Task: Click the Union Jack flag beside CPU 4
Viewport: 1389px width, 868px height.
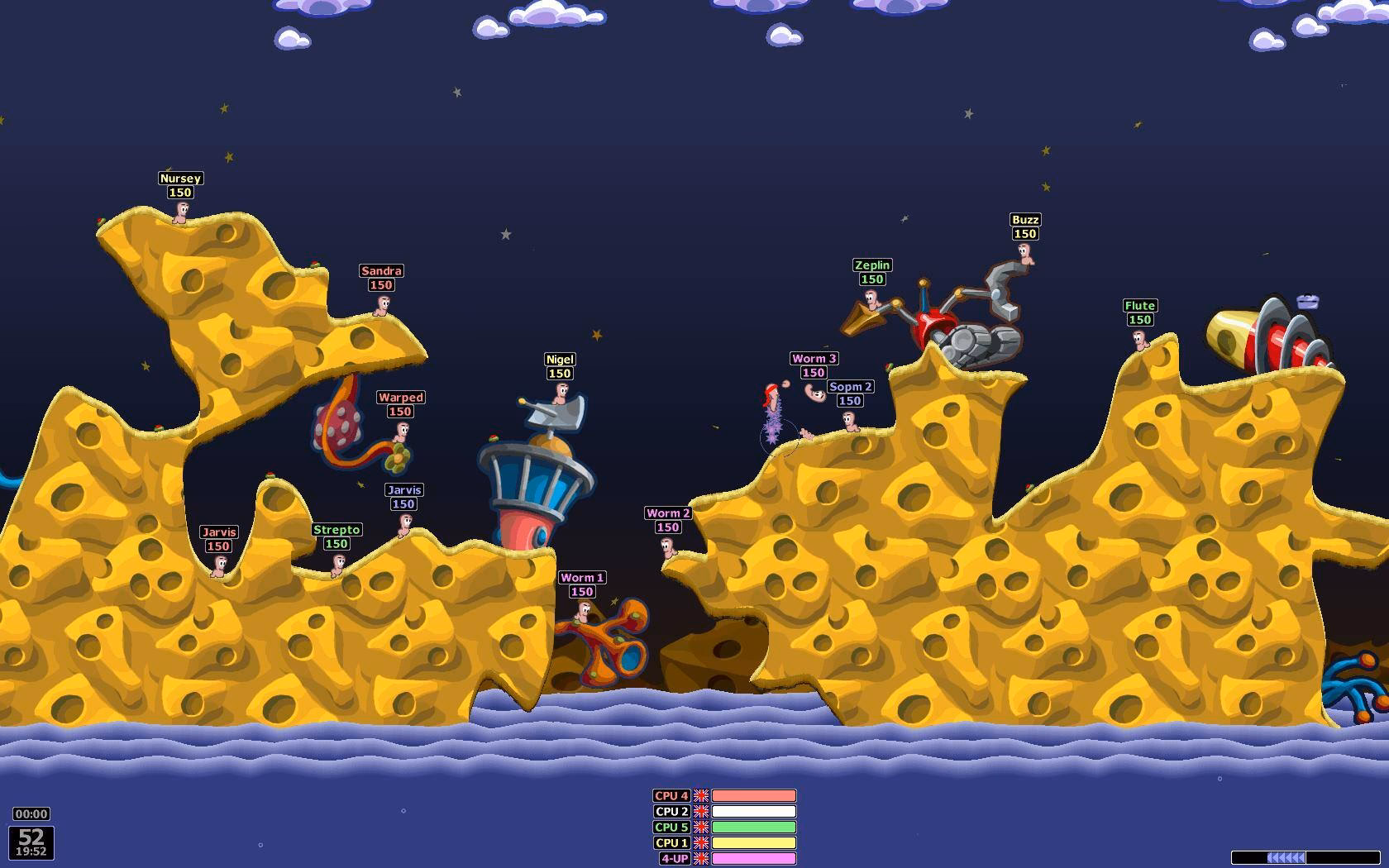Action: tap(702, 796)
